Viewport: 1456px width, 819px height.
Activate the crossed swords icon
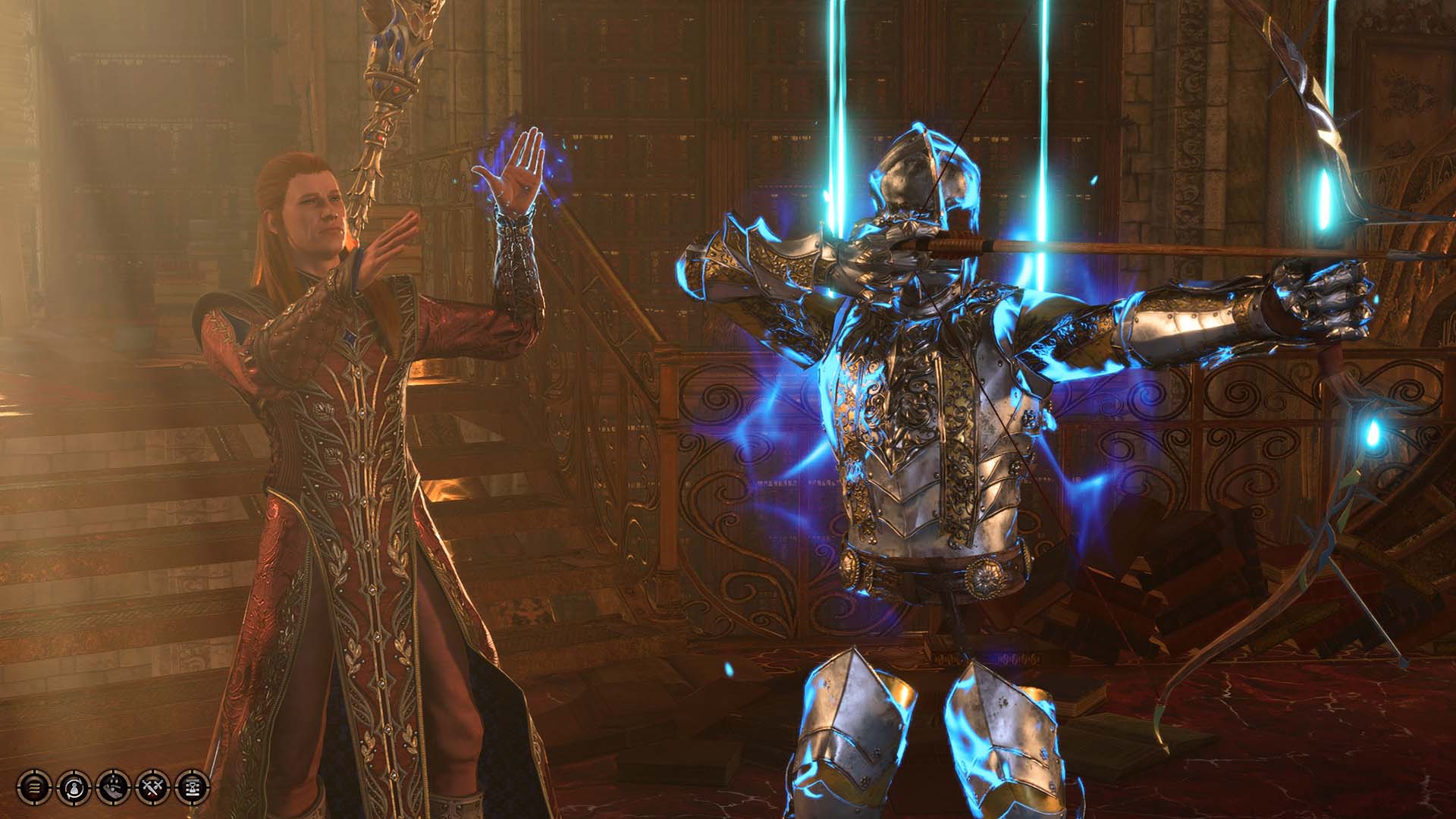(x=152, y=787)
